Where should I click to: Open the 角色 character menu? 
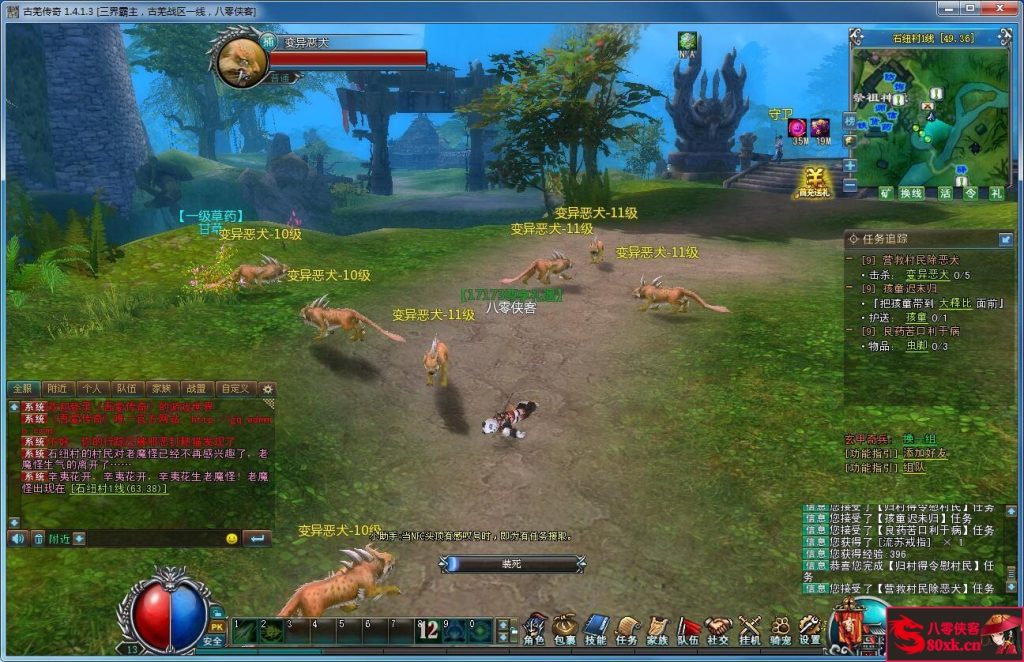pyautogui.click(x=535, y=628)
